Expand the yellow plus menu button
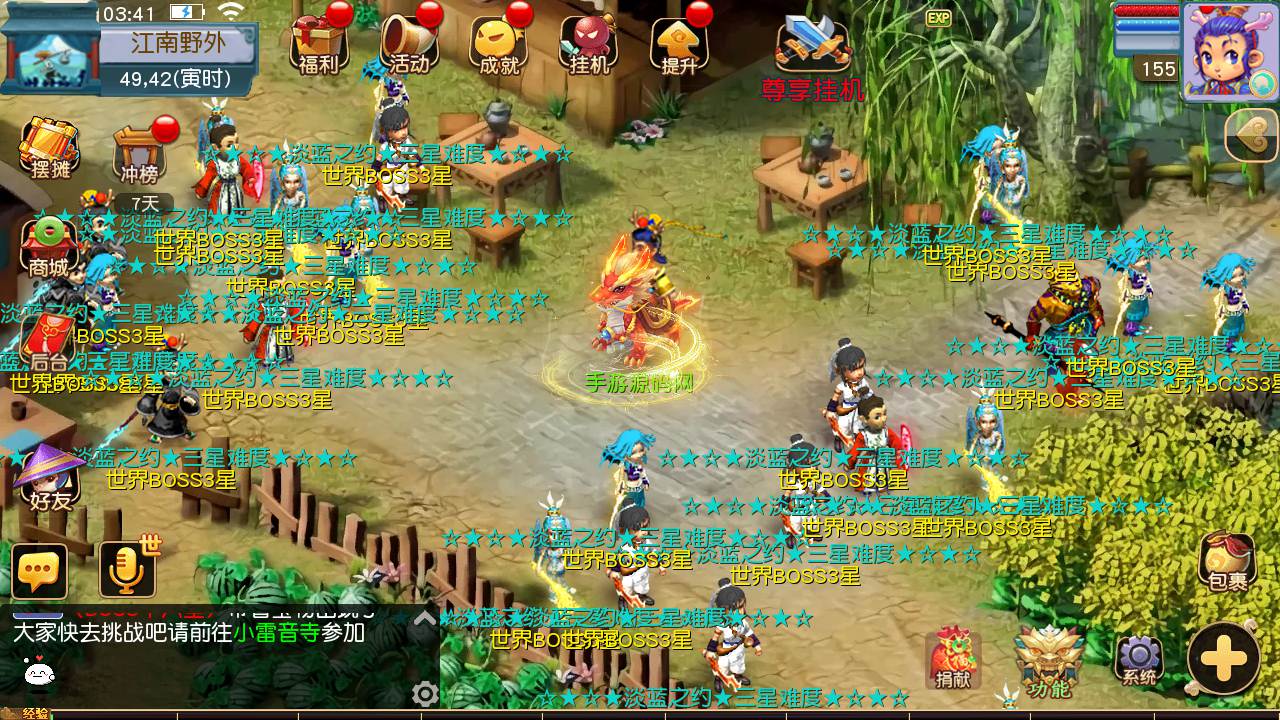Screen dimensions: 1280x720 (1223, 659)
